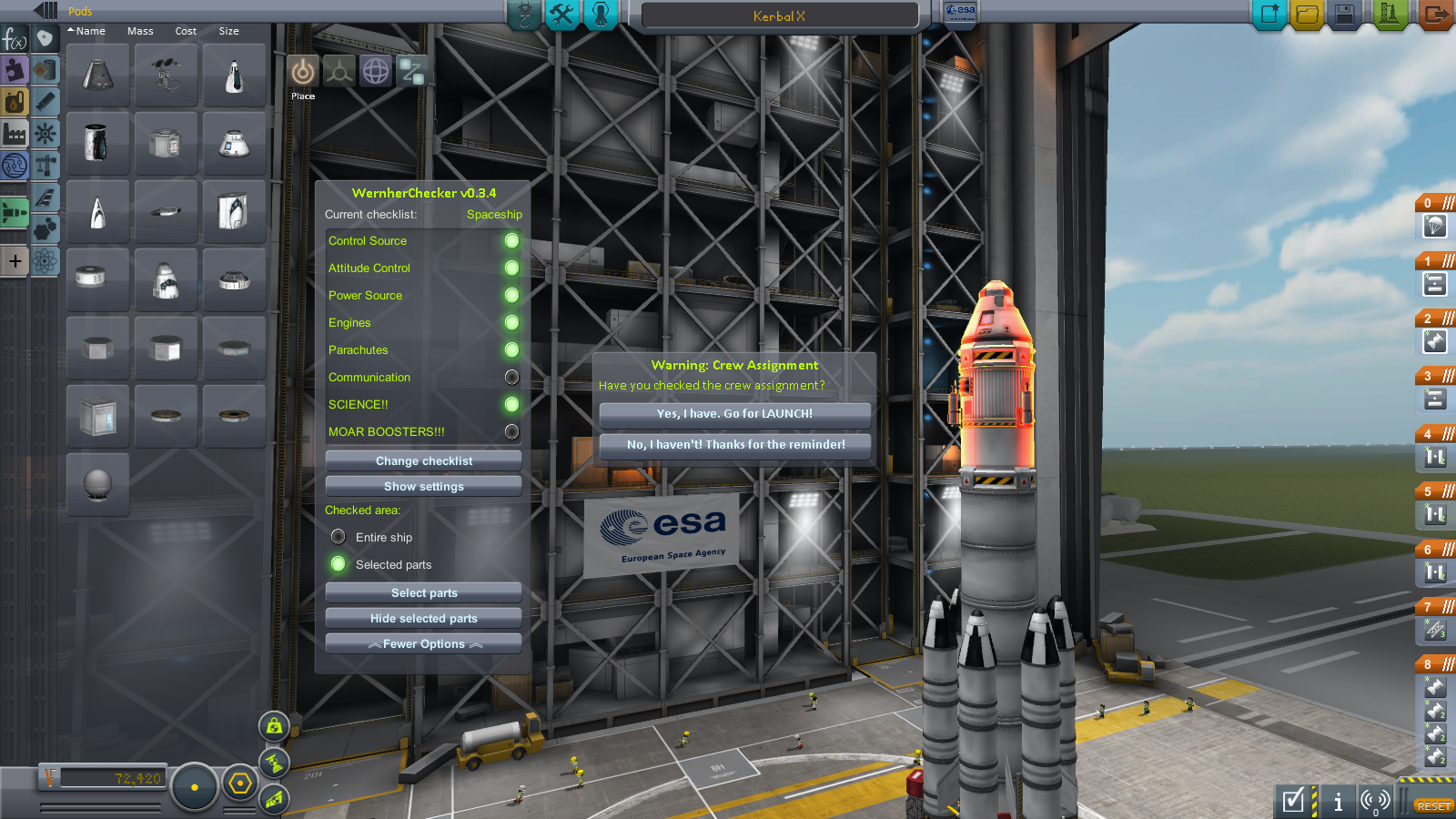This screenshot has width=1456, height=819.
Task: Open the load ship folder icon
Action: (x=1307, y=15)
